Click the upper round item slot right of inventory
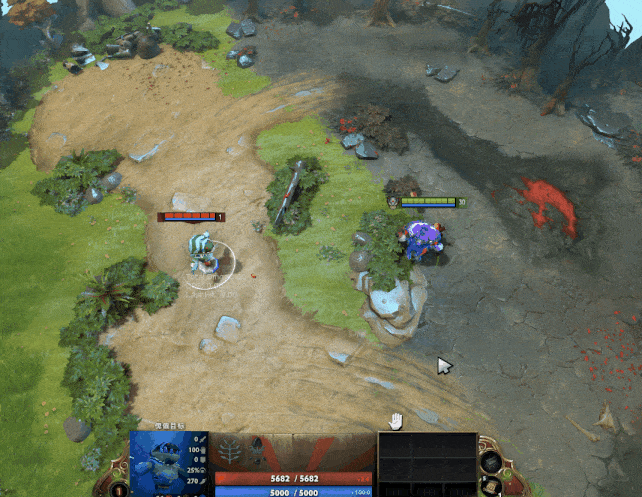The width and height of the screenshot is (642, 497). click(x=491, y=461)
